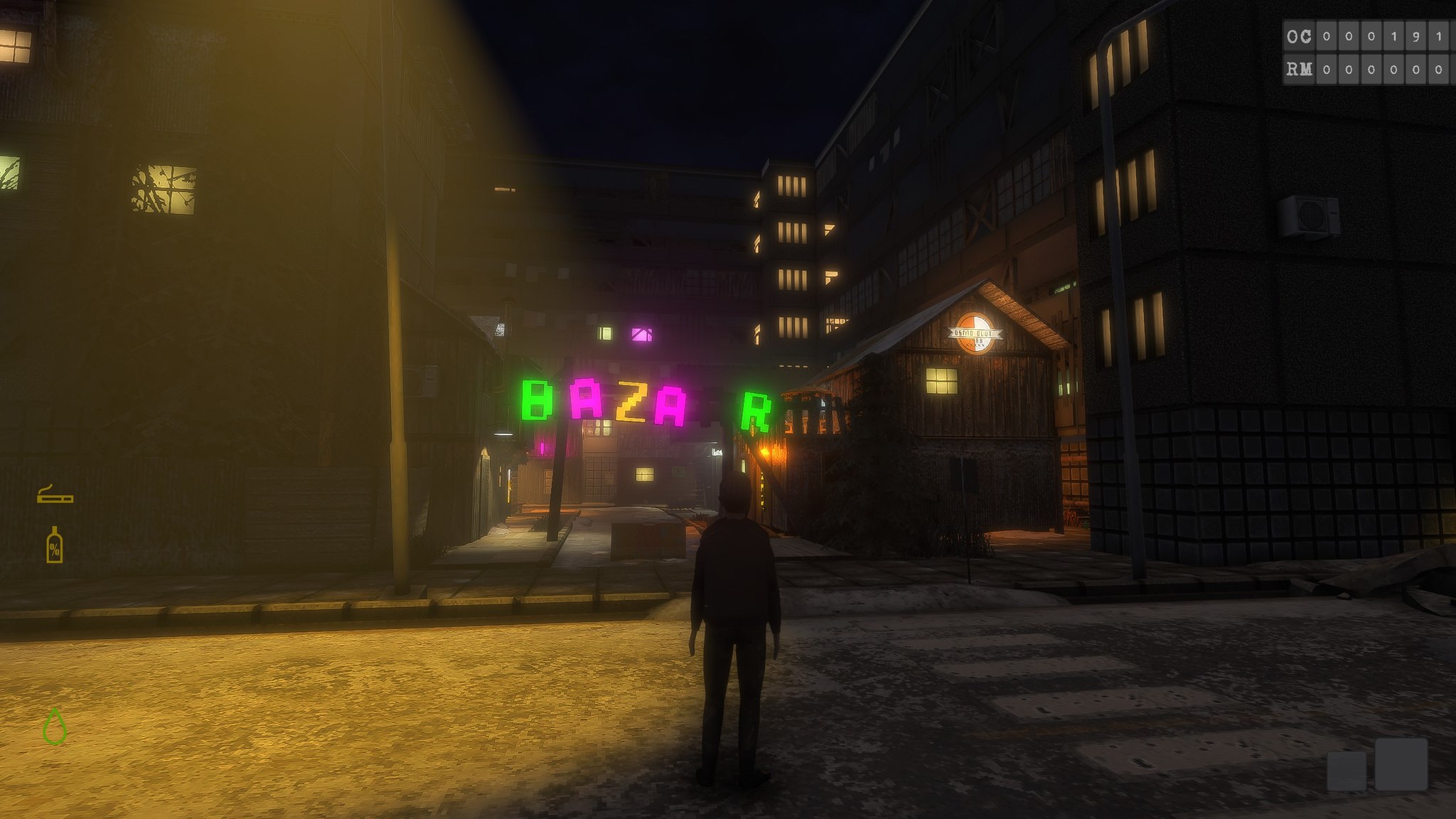Click the cigarette status icon

coord(55,495)
